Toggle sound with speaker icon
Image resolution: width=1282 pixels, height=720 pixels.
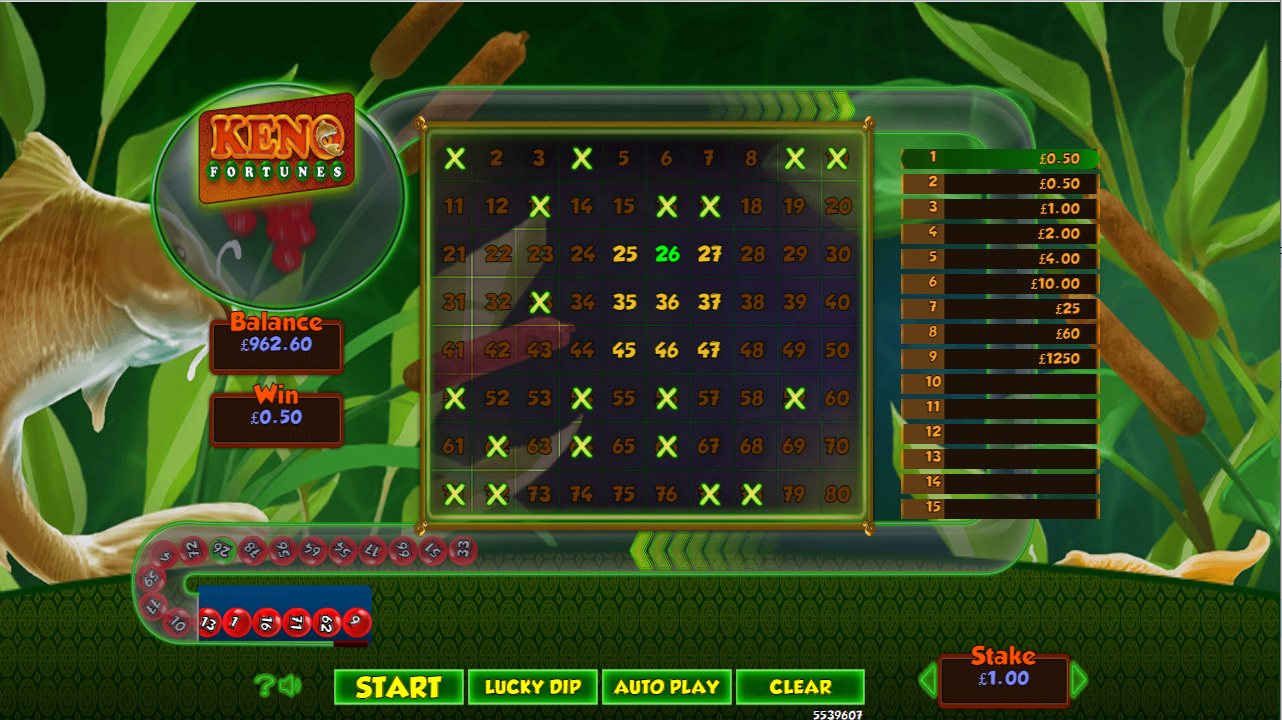coord(290,685)
